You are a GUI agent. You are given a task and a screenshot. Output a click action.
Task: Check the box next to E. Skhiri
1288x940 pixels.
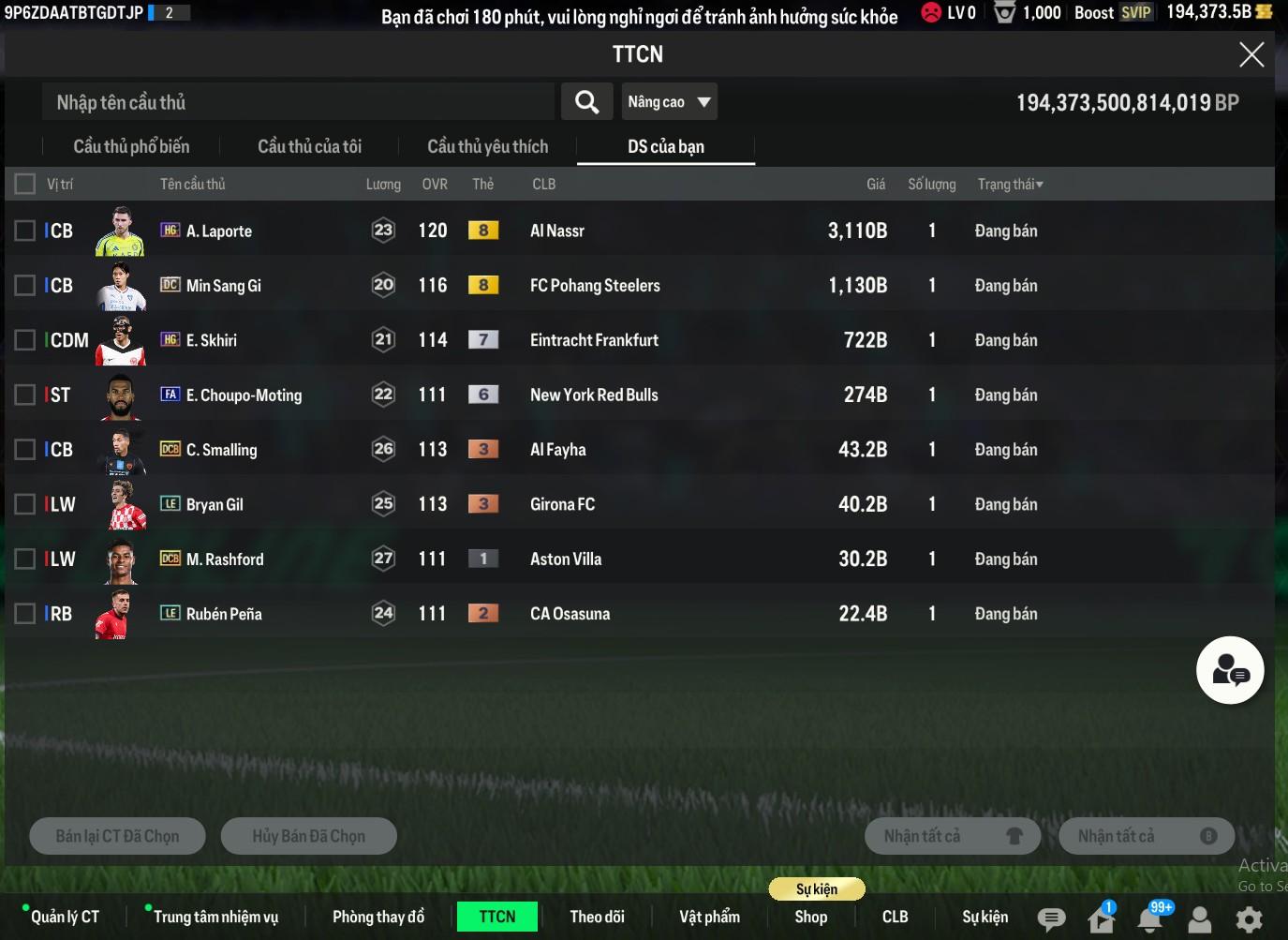click(x=25, y=340)
